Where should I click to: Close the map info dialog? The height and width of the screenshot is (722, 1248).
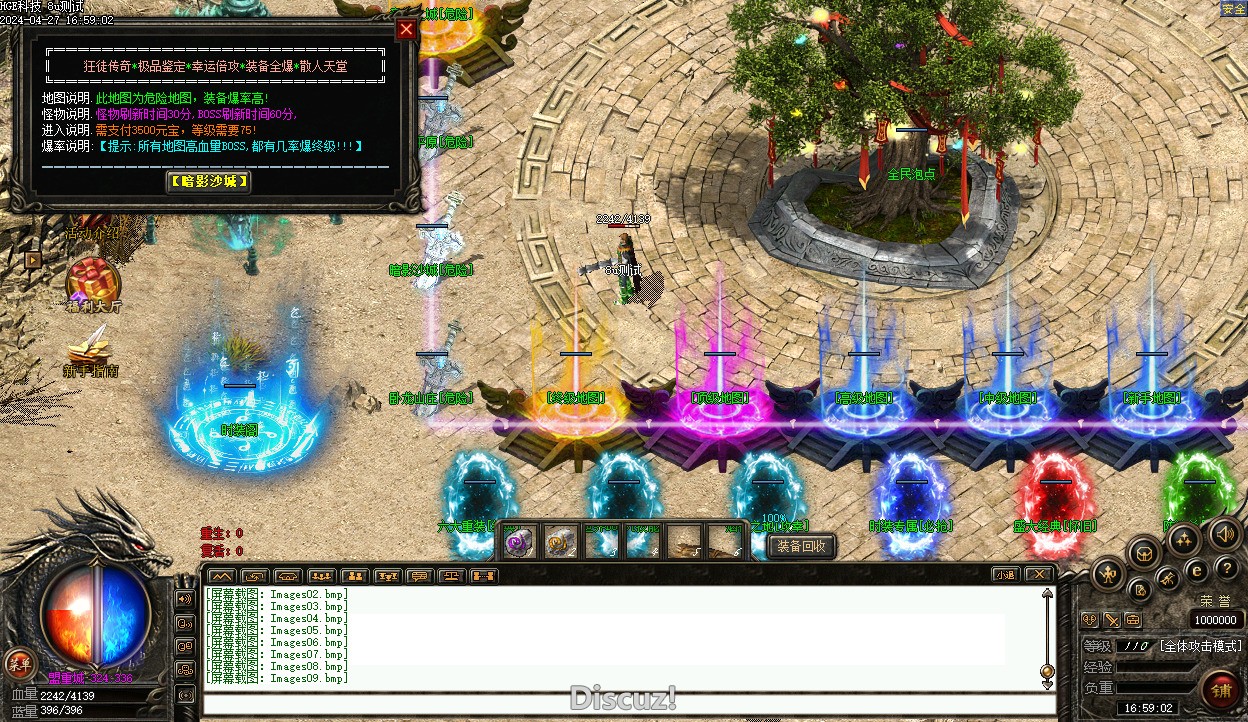[406, 29]
